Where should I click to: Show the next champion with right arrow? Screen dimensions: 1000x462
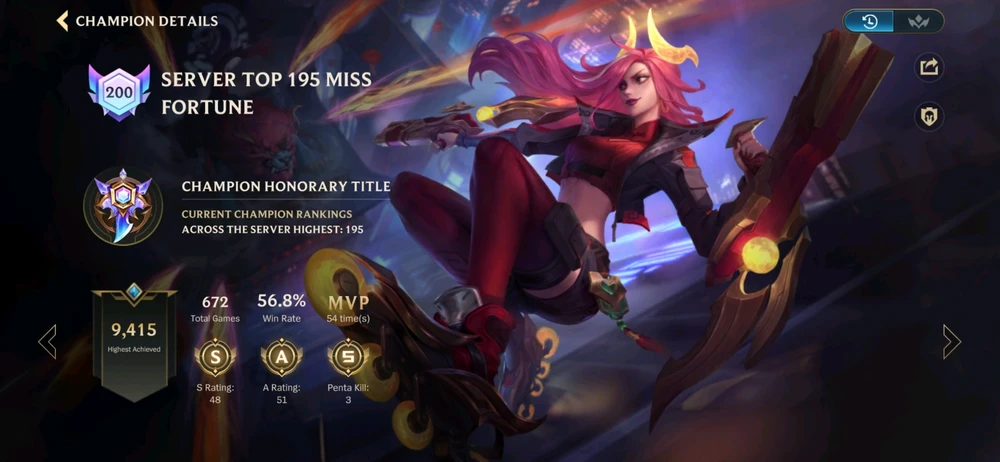(951, 342)
